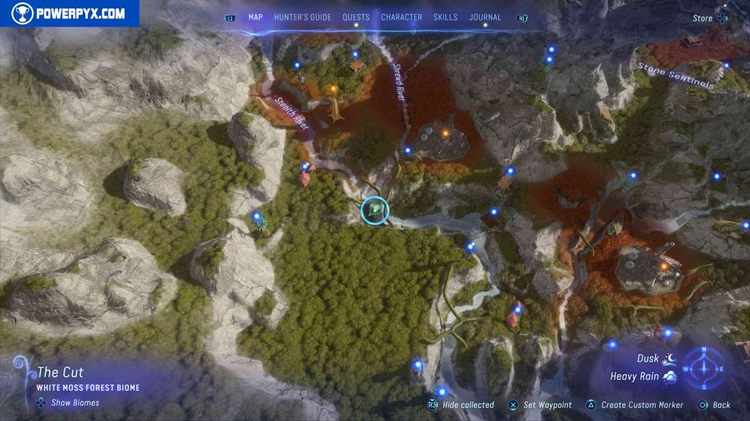750x421 pixels.
Task: Set Waypoint on the map
Action: 540,405
